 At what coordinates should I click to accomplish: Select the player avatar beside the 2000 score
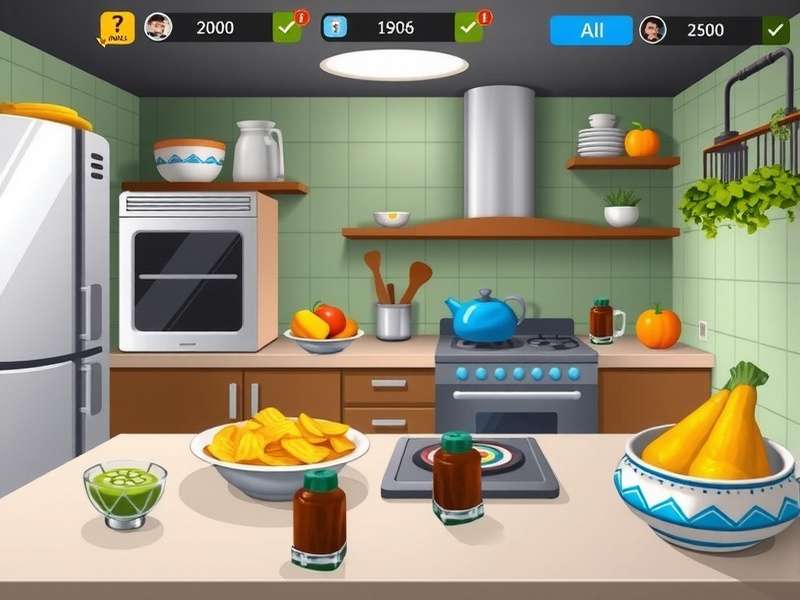[158, 27]
